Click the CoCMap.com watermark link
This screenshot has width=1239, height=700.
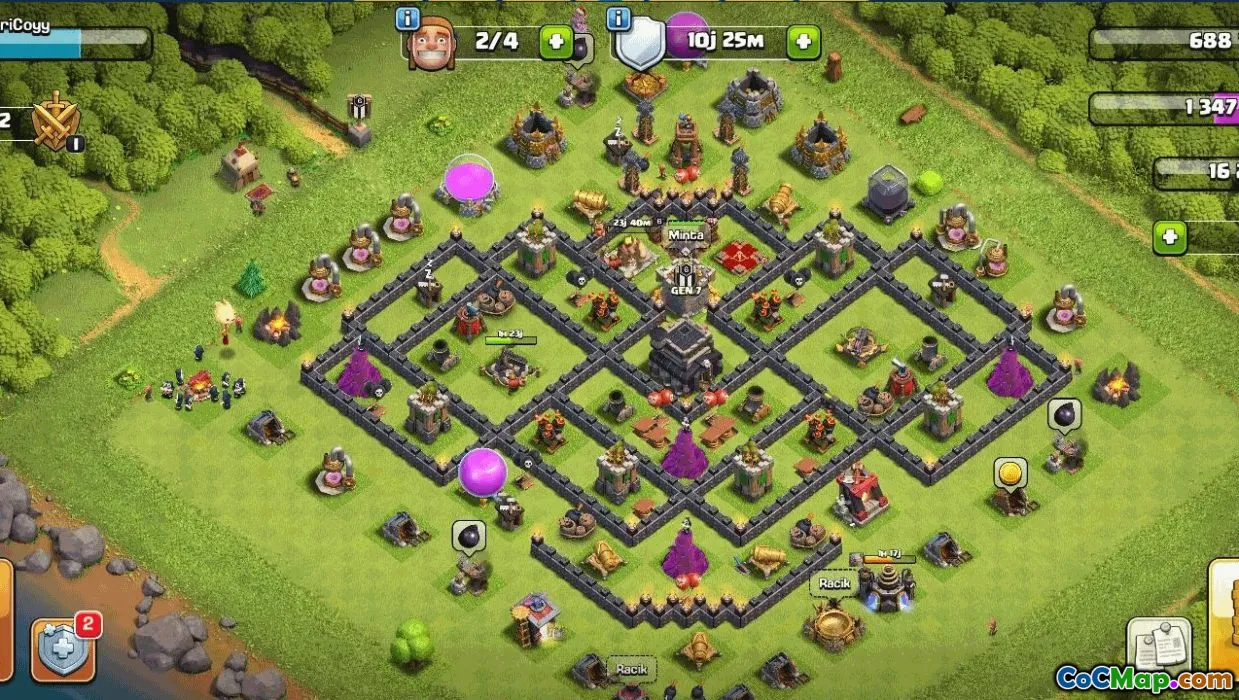click(x=1143, y=678)
